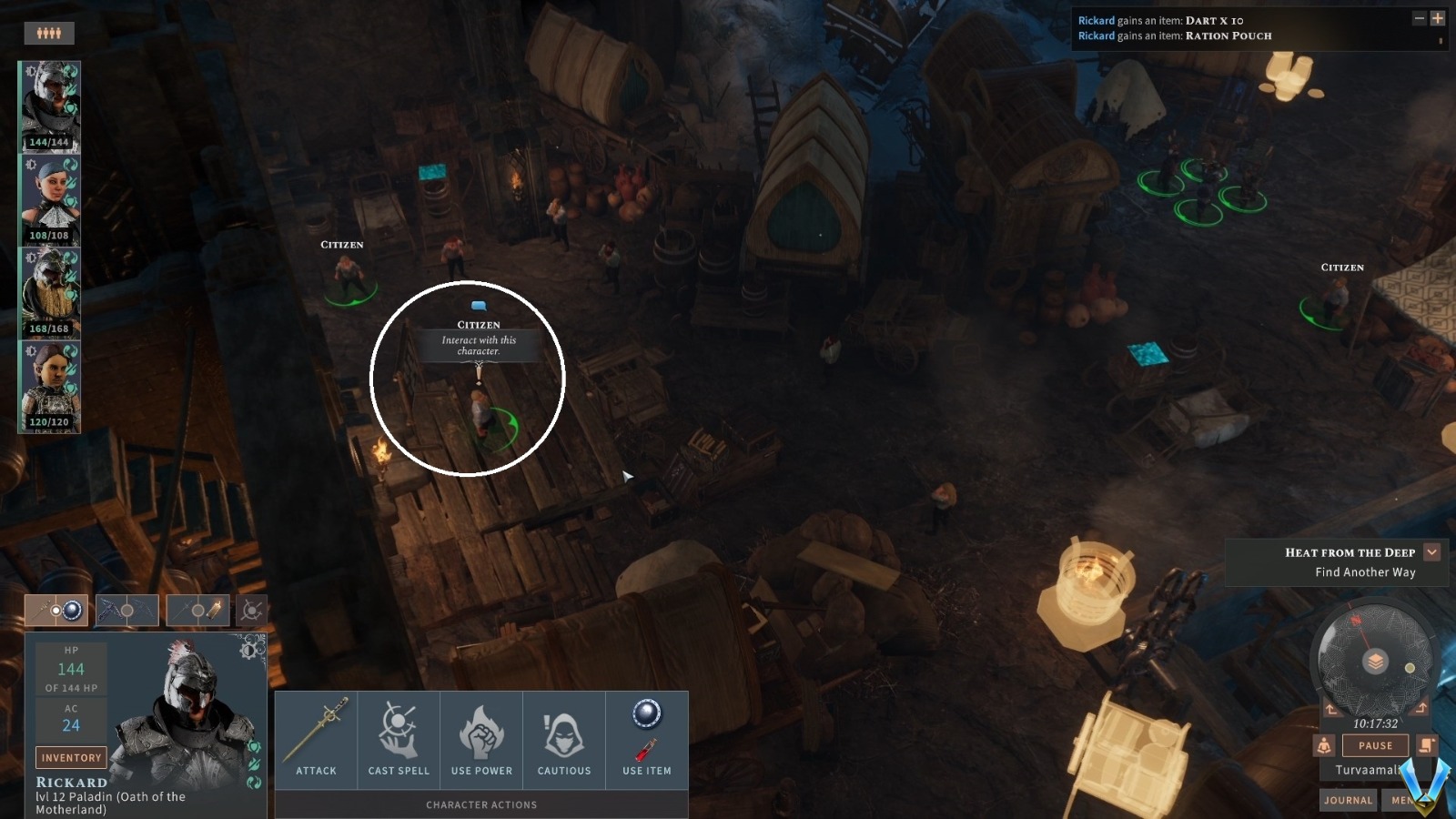Select the first party member portrait
The image size is (1456, 819).
click(x=50, y=106)
